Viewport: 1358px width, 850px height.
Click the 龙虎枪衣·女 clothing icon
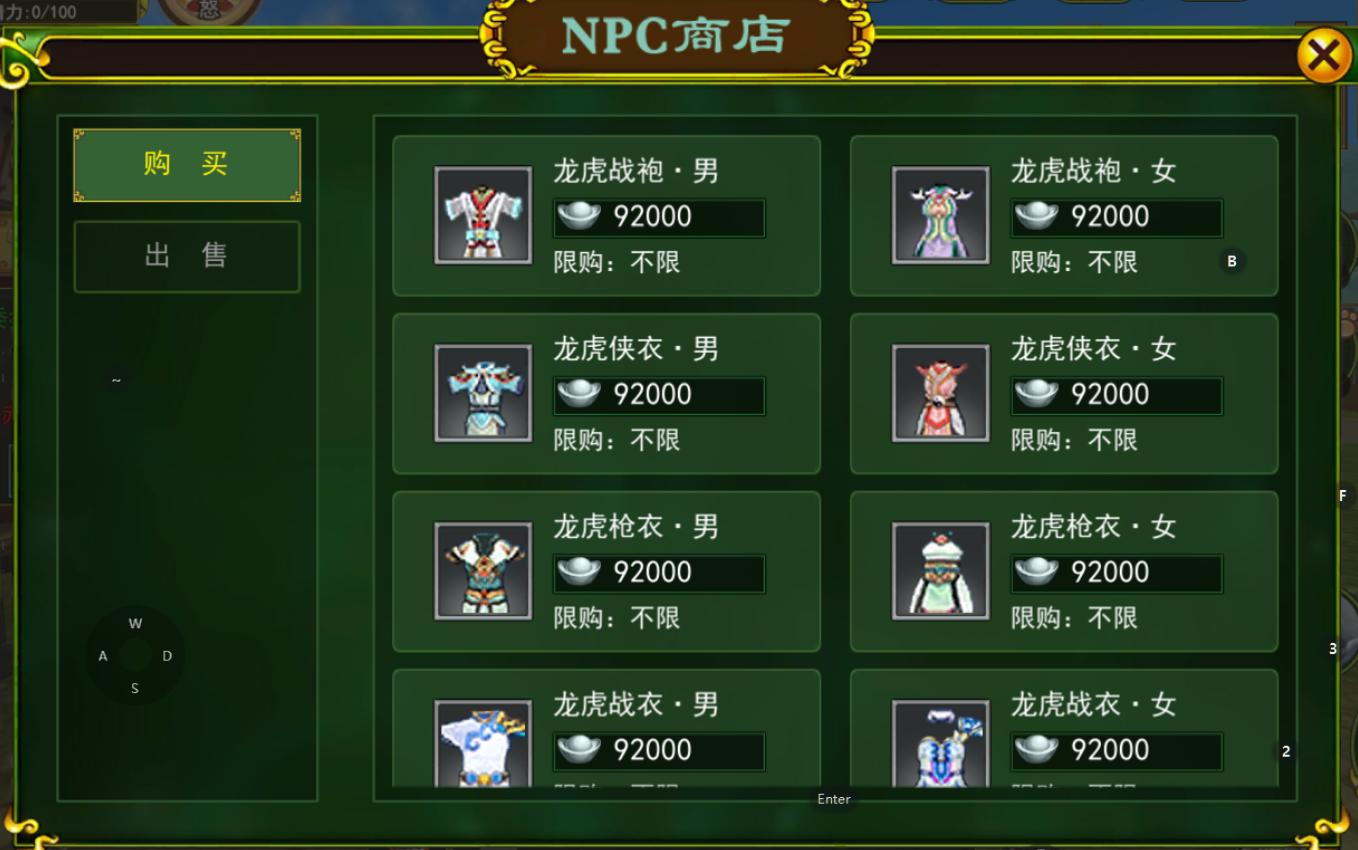941,571
